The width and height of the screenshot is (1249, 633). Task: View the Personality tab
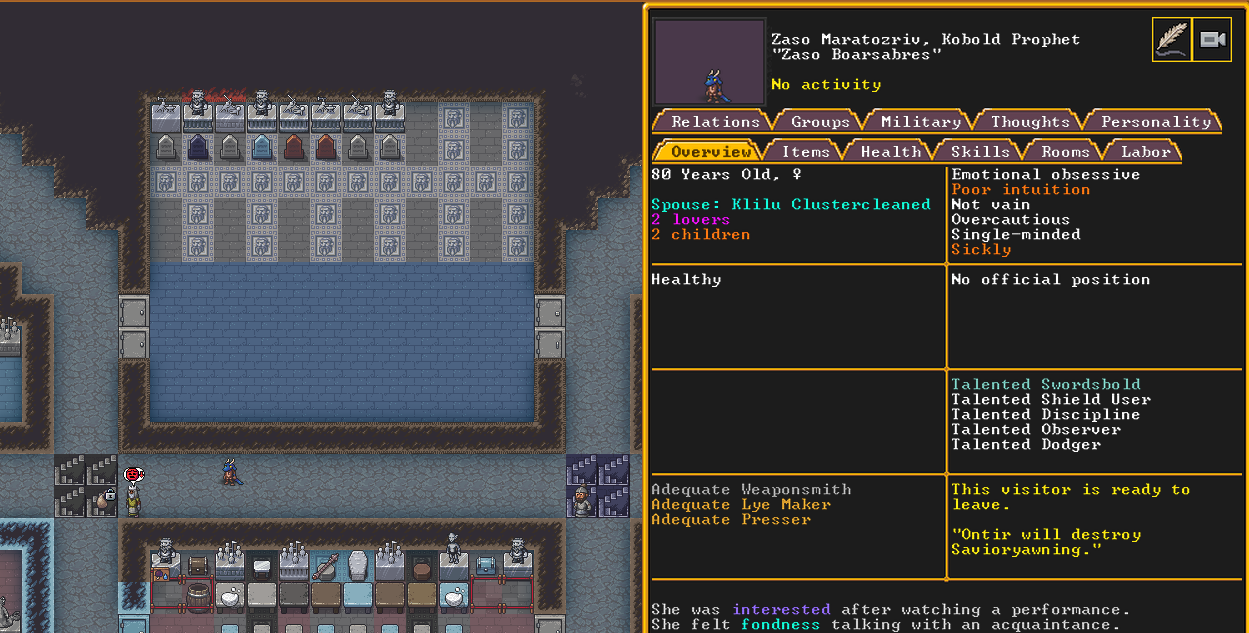[x=1155, y=122]
